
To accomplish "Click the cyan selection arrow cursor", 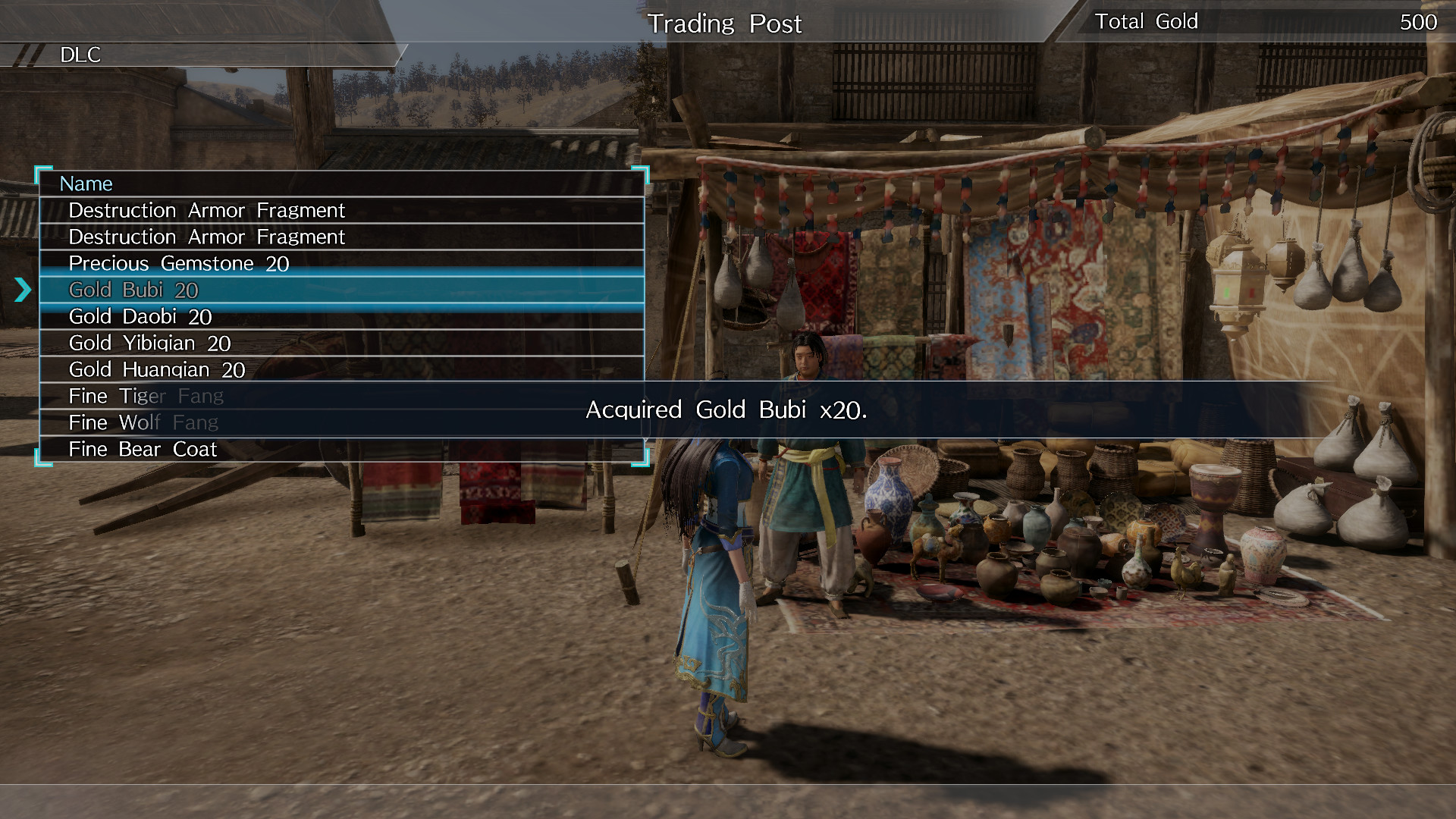I will [23, 289].
